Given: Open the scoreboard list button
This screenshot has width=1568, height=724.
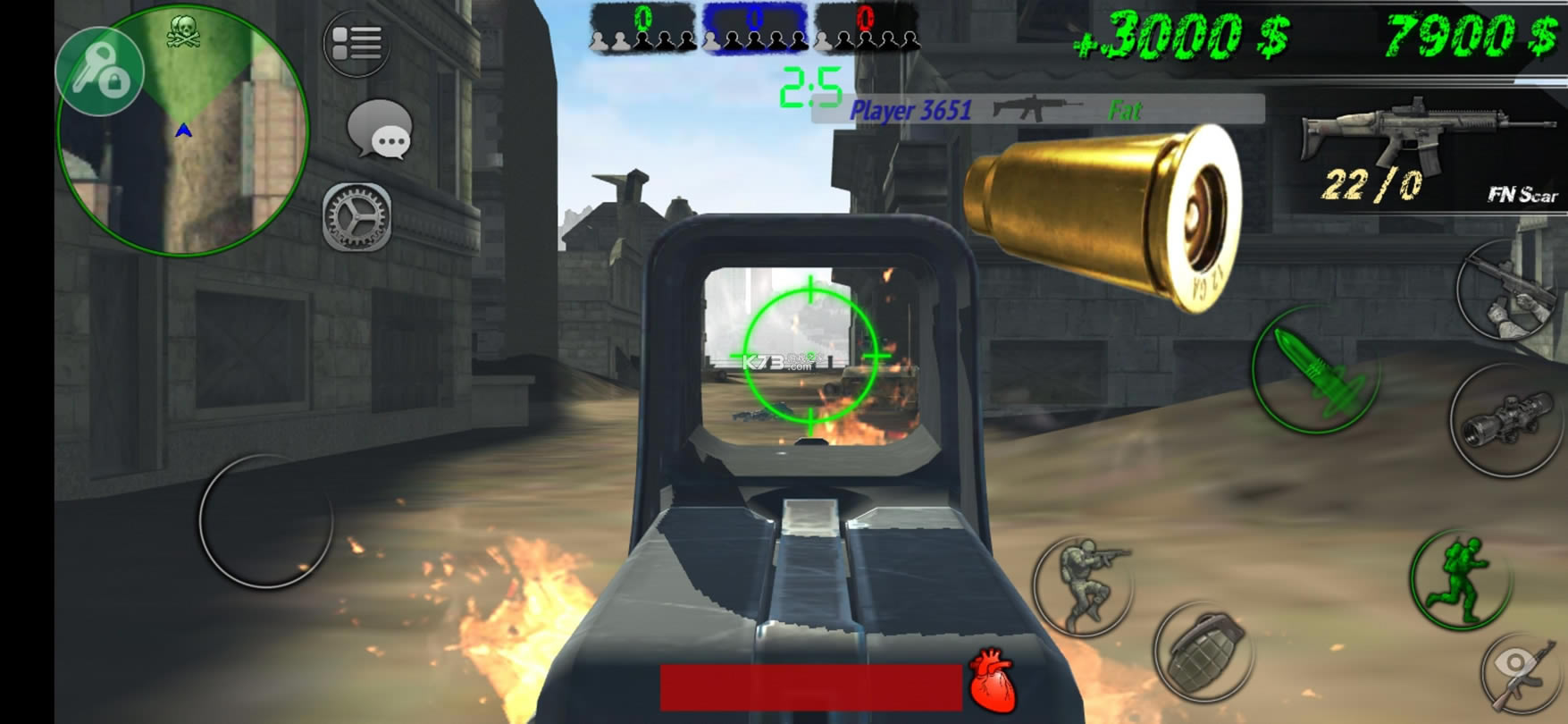Looking at the screenshot, I should tap(356, 43).
